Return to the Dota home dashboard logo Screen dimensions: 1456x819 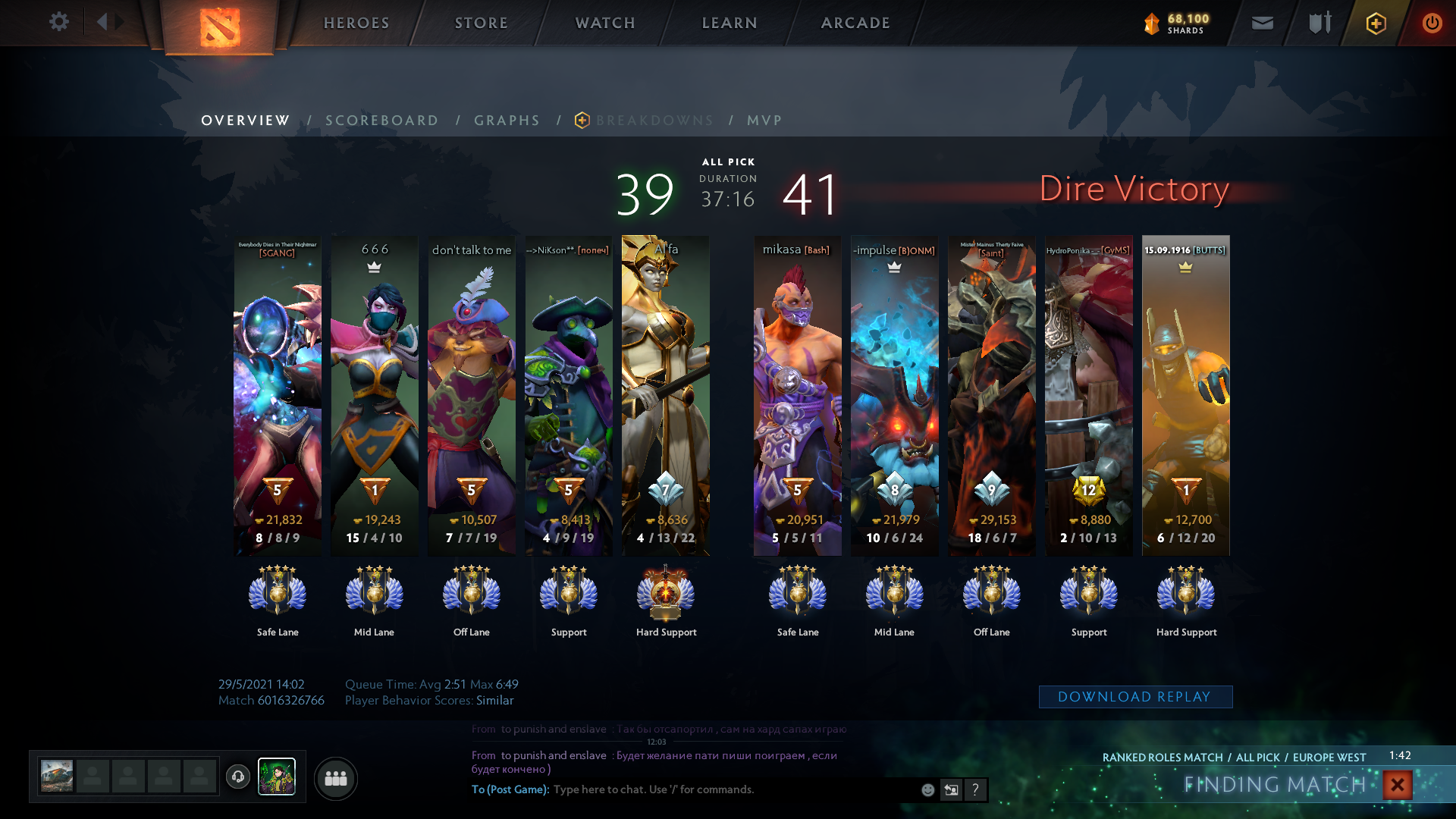coord(220,27)
